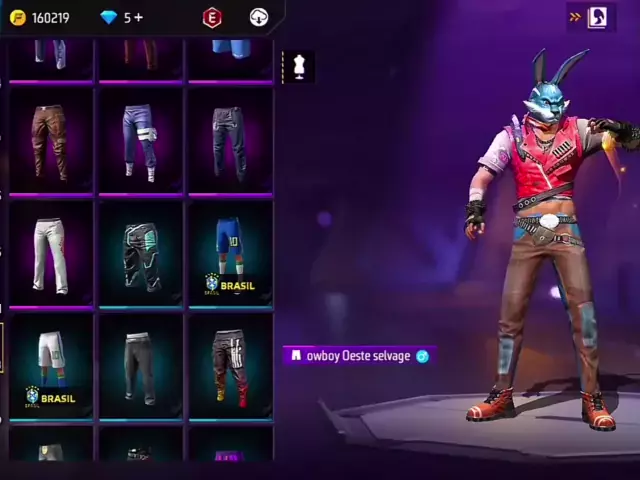Click the blue icon beside Cowboy Oeste selvagem

[x=422, y=356]
